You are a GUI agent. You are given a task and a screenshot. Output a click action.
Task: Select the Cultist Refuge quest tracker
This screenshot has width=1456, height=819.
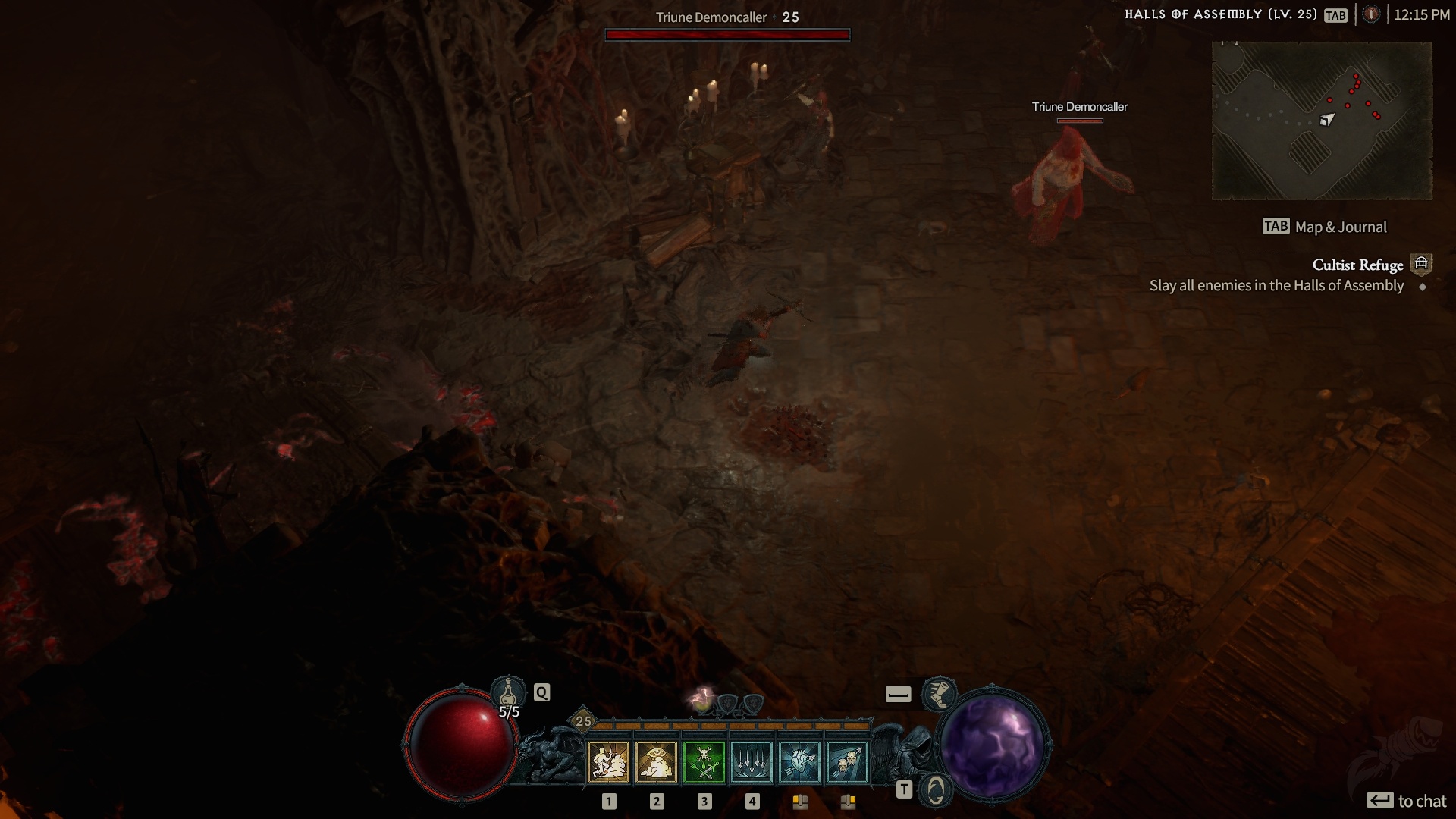tap(1357, 265)
